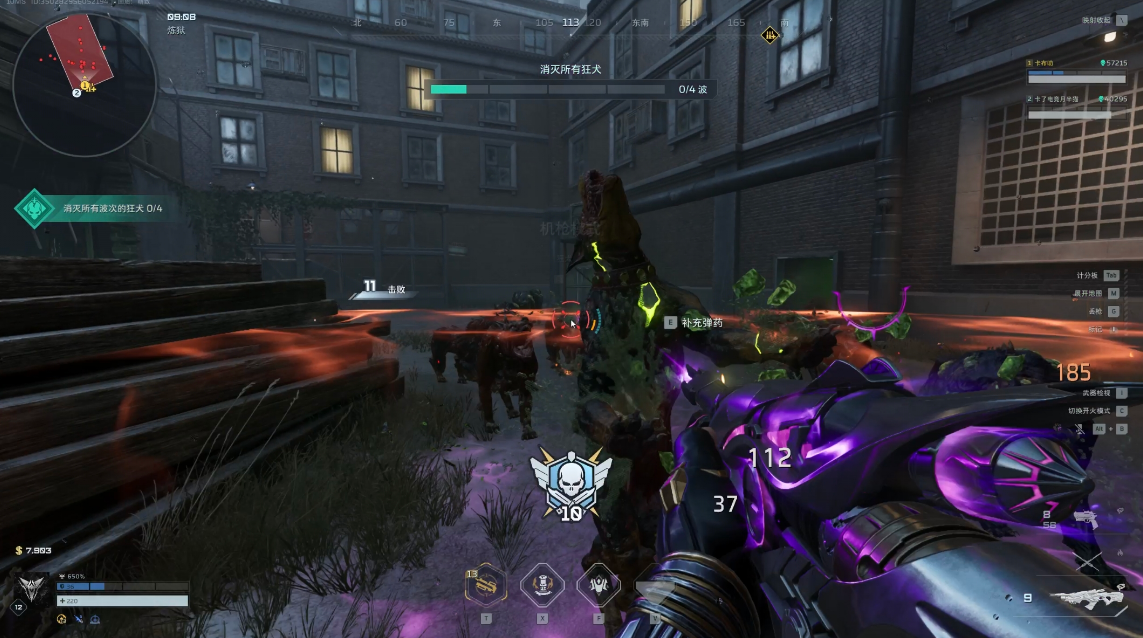Select the gold weapon ability icon marked 13
The height and width of the screenshot is (638, 1143).
[486, 587]
